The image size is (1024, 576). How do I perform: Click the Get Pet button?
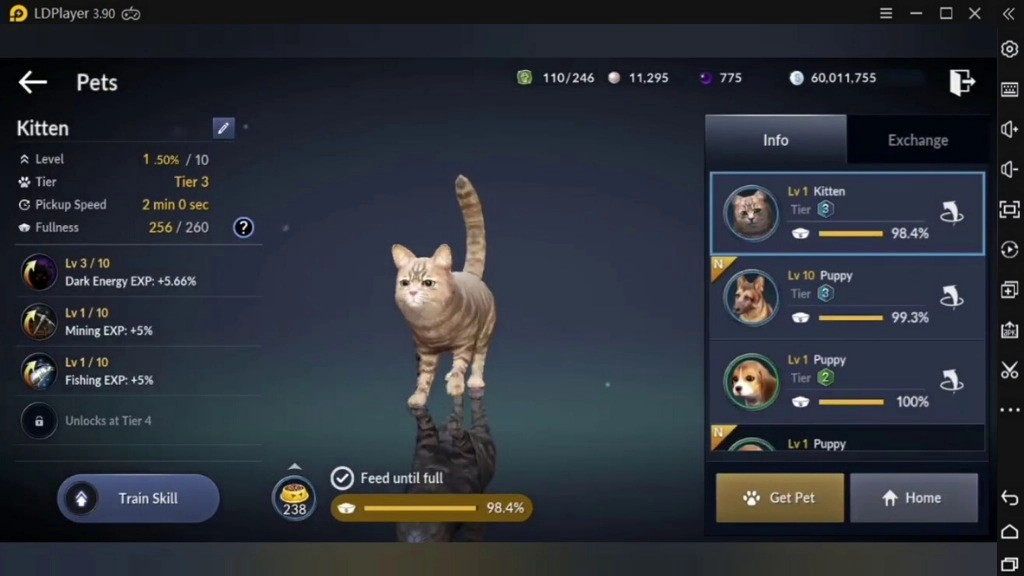780,498
